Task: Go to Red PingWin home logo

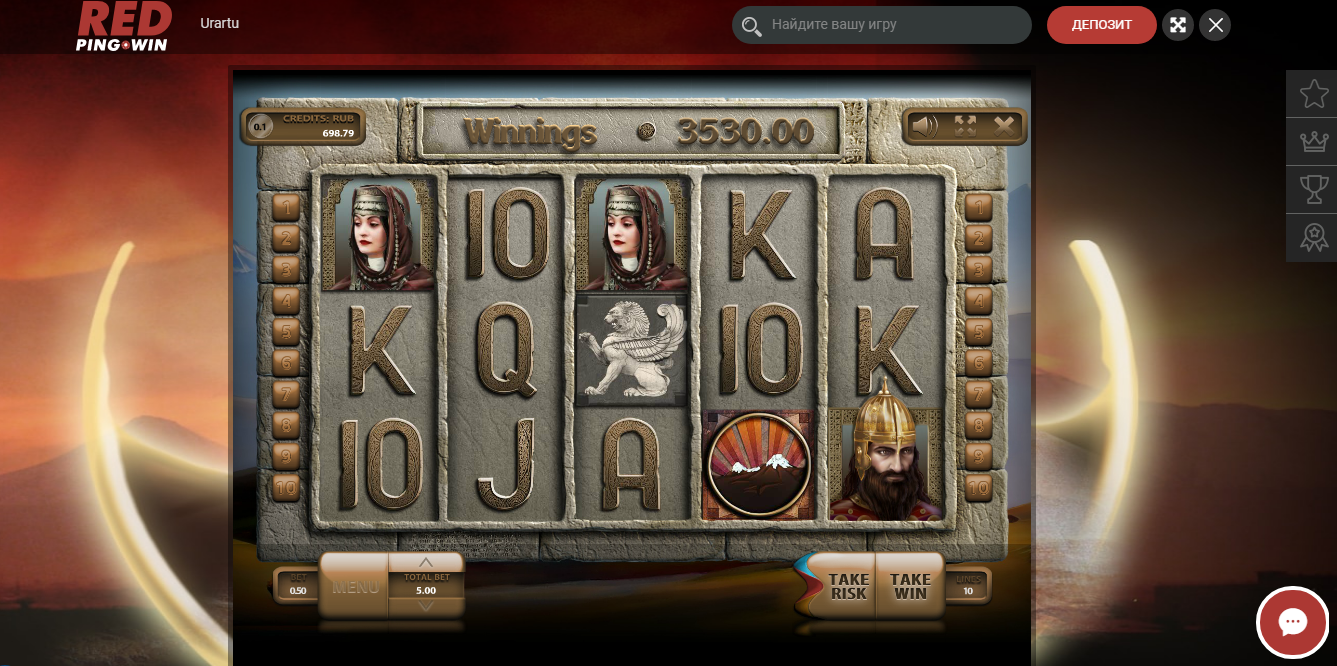Action: click(x=124, y=26)
